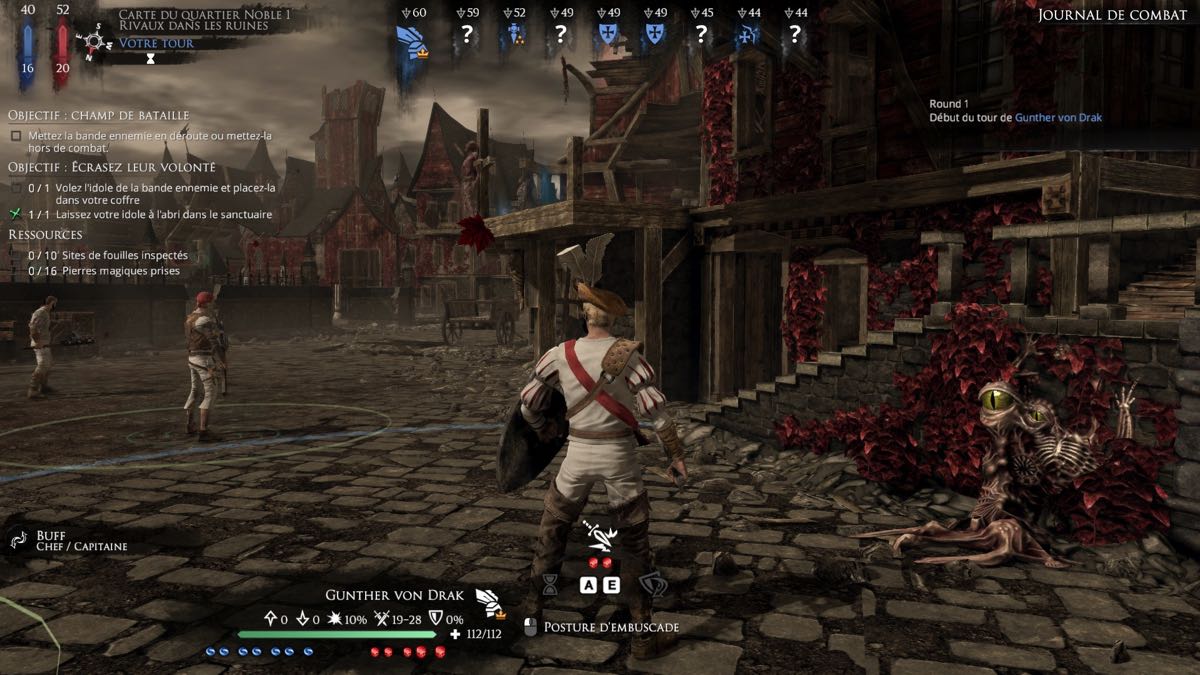This screenshot has height=675, width=1200.
Task: Click the compass in the top-left HUD
Action: pos(97,42)
